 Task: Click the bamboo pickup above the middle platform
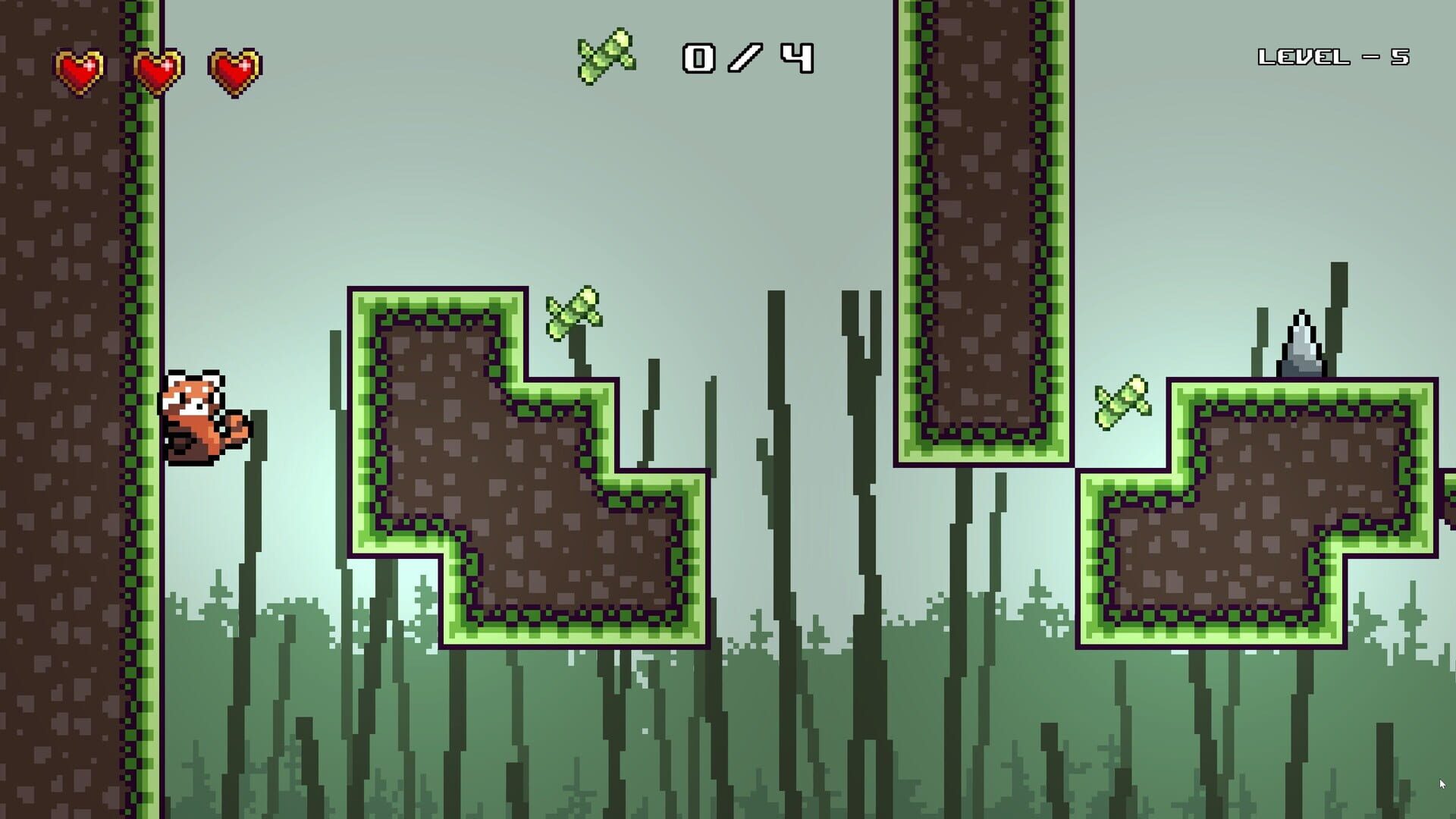point(574,311)
